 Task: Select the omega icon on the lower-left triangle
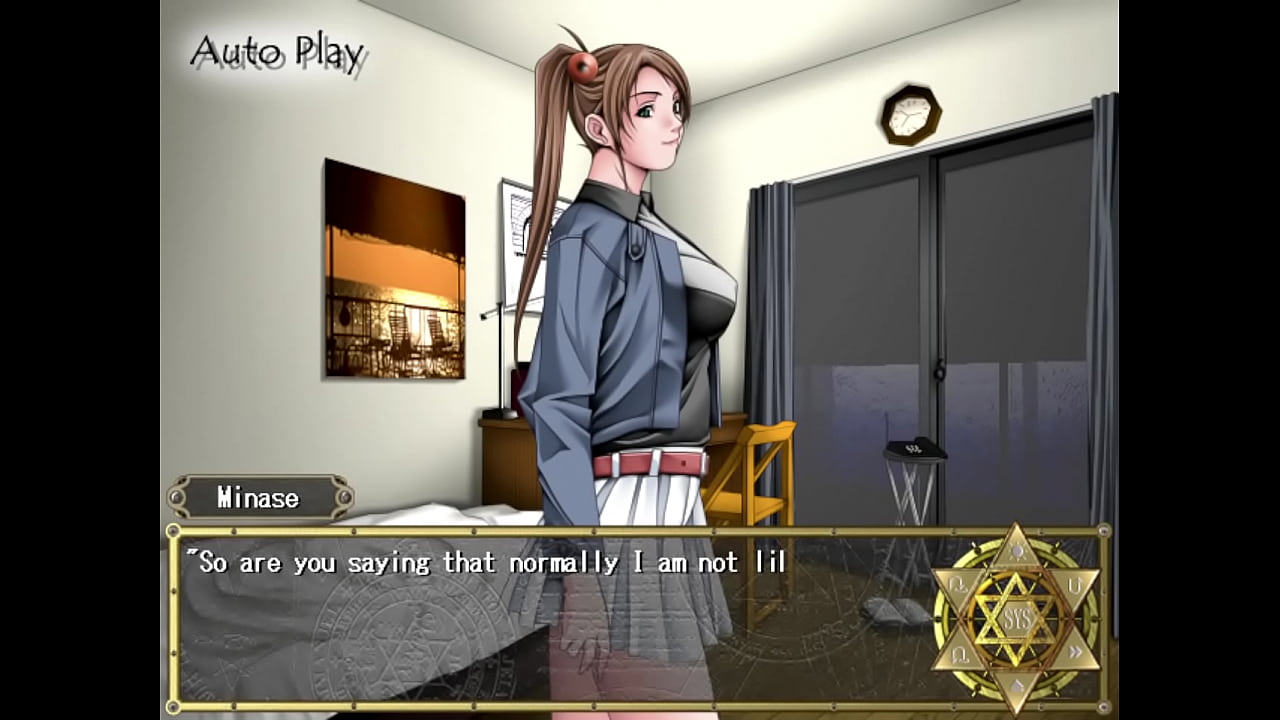[x=959, y=653]
